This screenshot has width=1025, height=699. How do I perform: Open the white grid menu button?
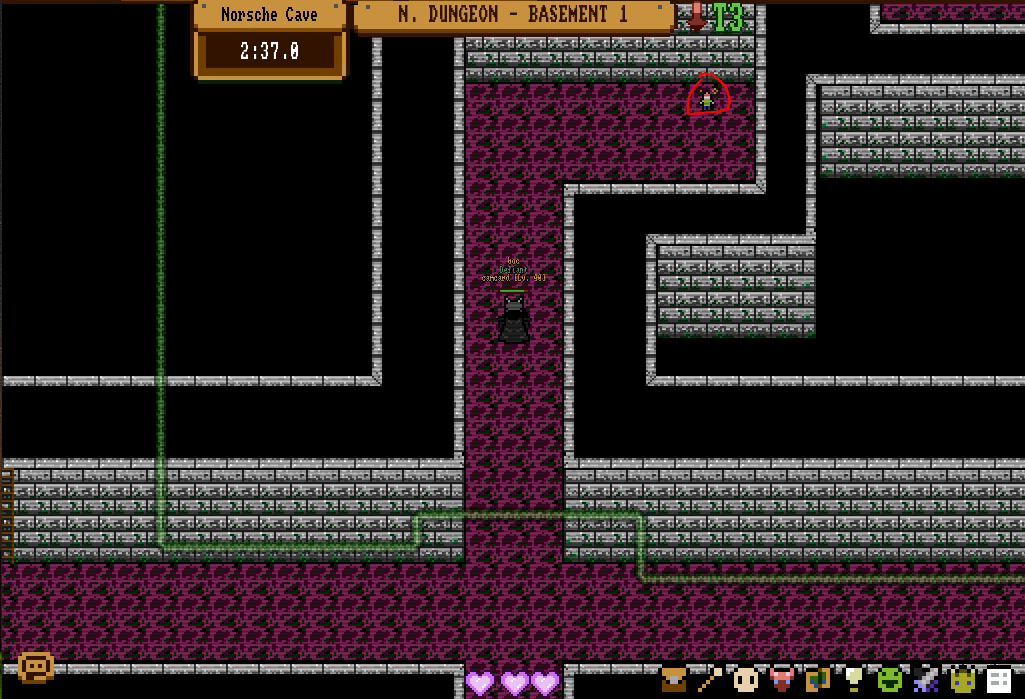coord(998,680)
